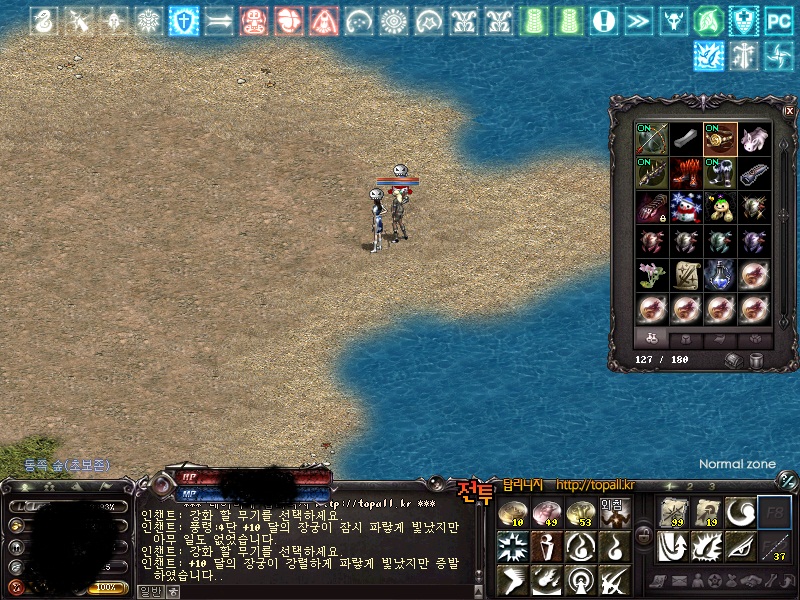Click the arrow item slot showing 37
This screenshot has height=600, width=800.
click(773, 546)
